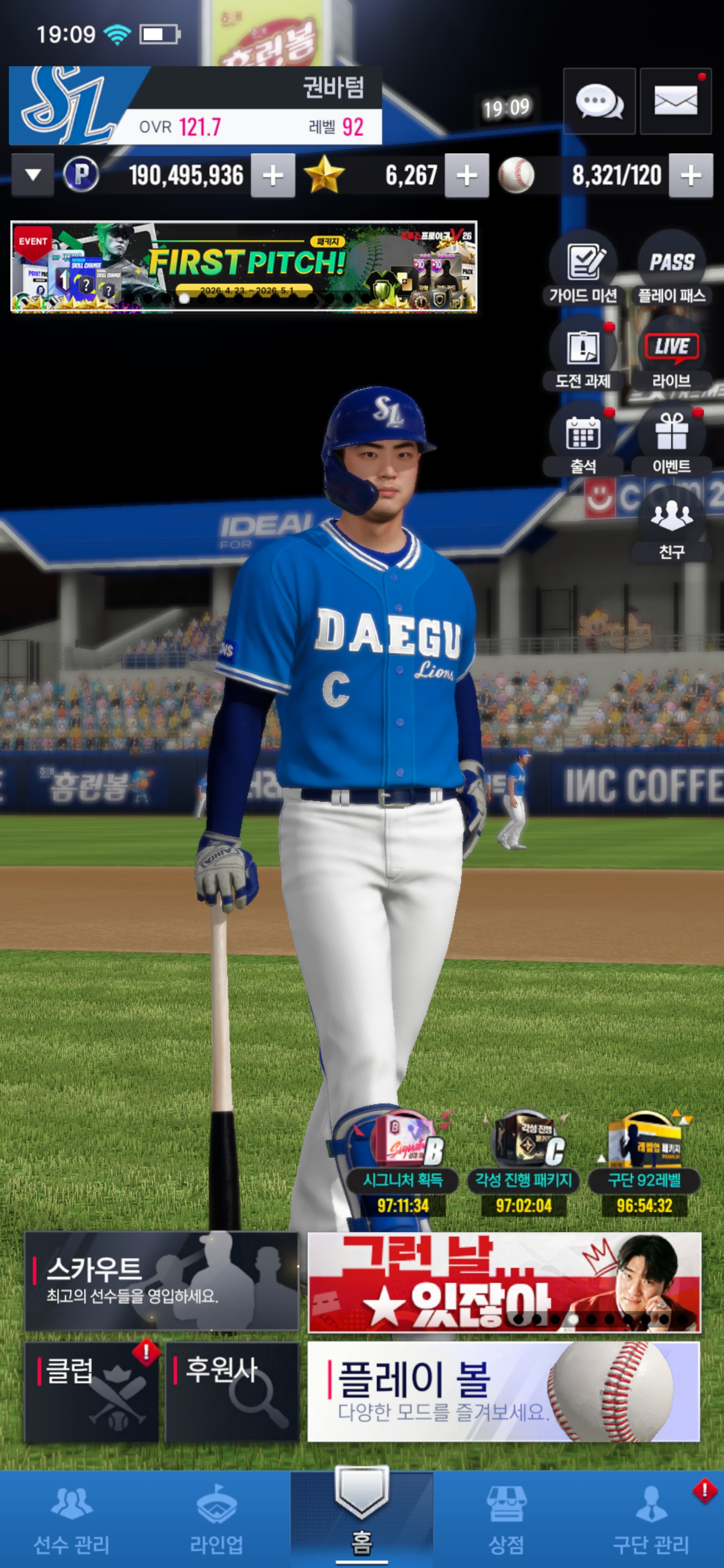Image resolution: width=724 pixels, height=1568 pixels.
Task: Open the 스카우트 scout menu
Action: pyautogui.click(x=161, y=1281)
